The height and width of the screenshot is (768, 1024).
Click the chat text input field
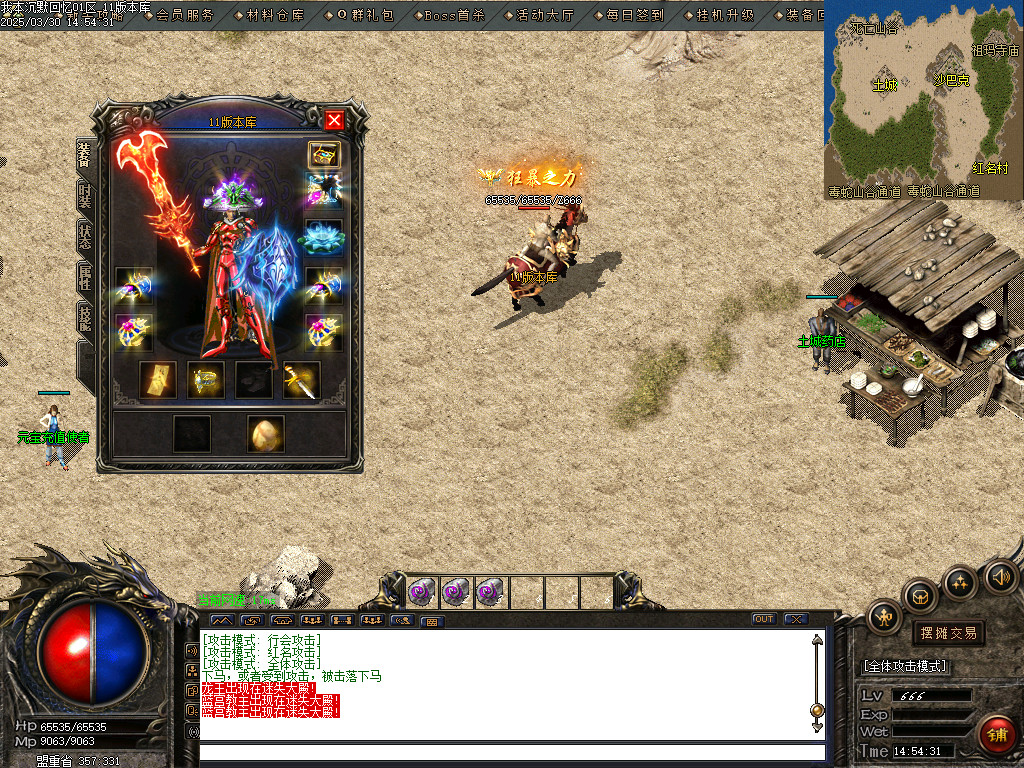click(512, 752)
